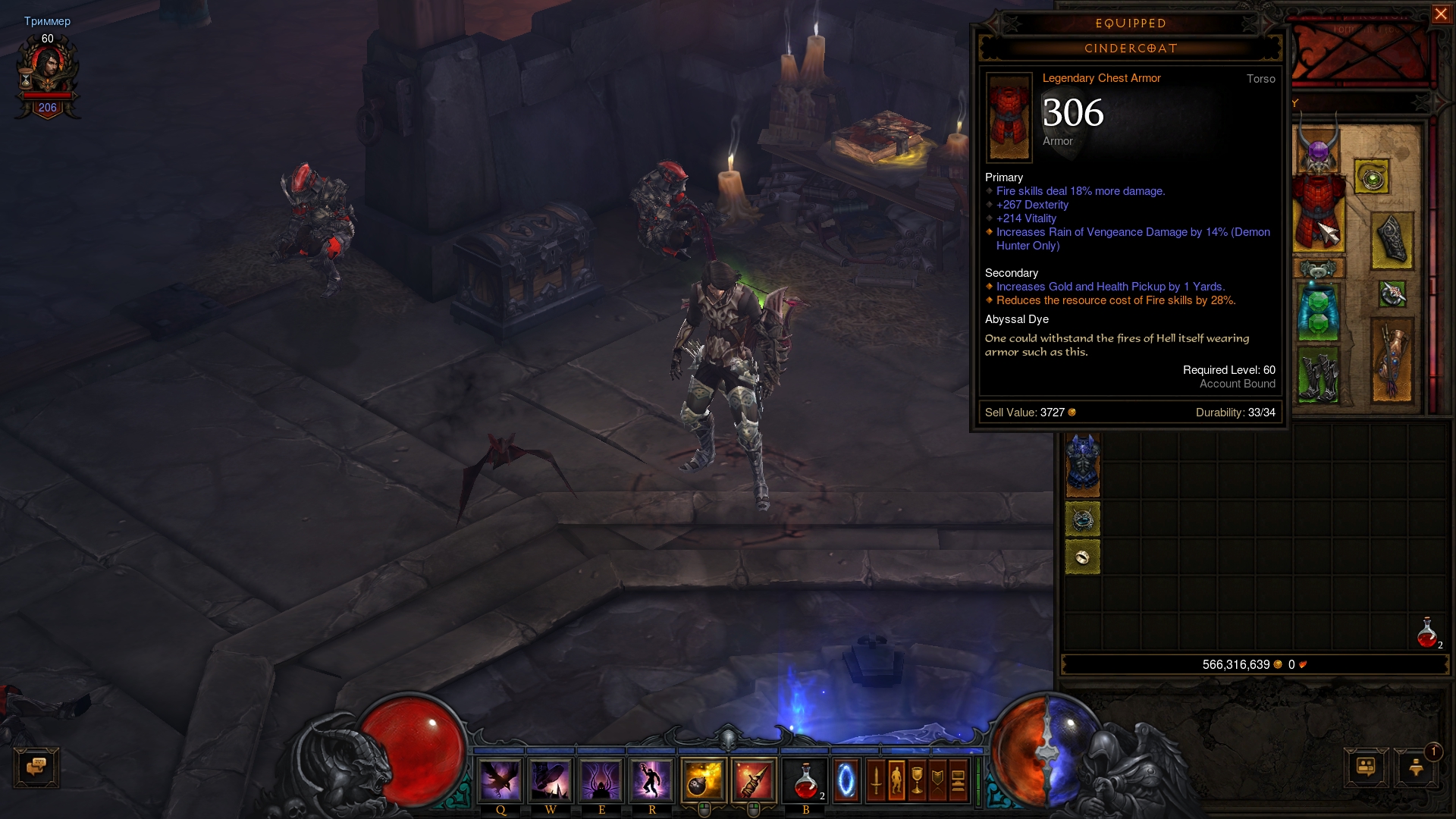
Task: Trigger the glowing purple figure skill
Action: click(x=651, y=780)
